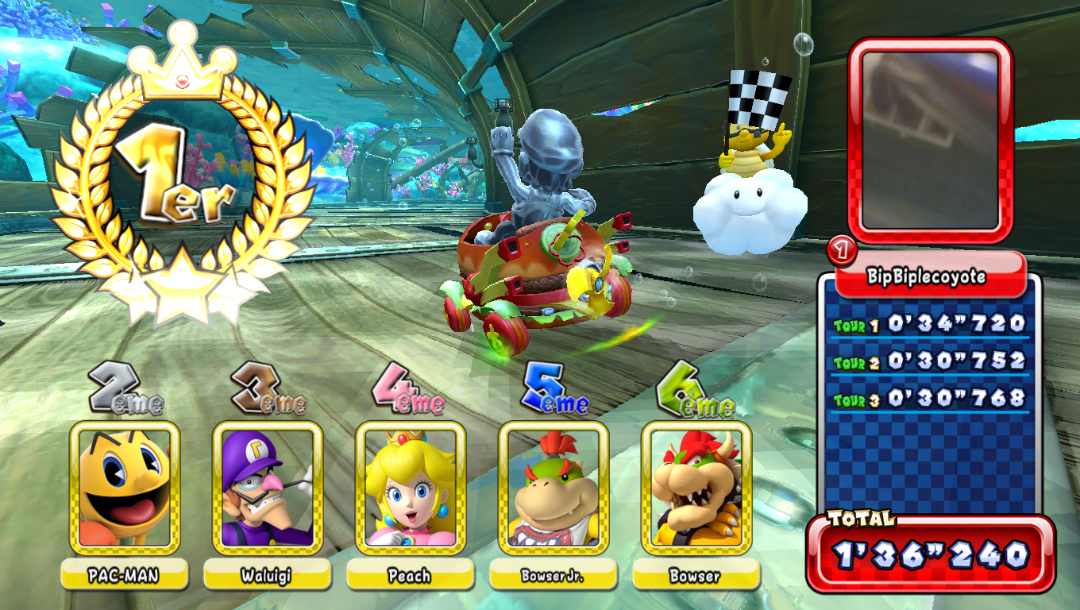Select Bowser's sixth place portrait
1080x610 pixels.
(x=697, y=488)
